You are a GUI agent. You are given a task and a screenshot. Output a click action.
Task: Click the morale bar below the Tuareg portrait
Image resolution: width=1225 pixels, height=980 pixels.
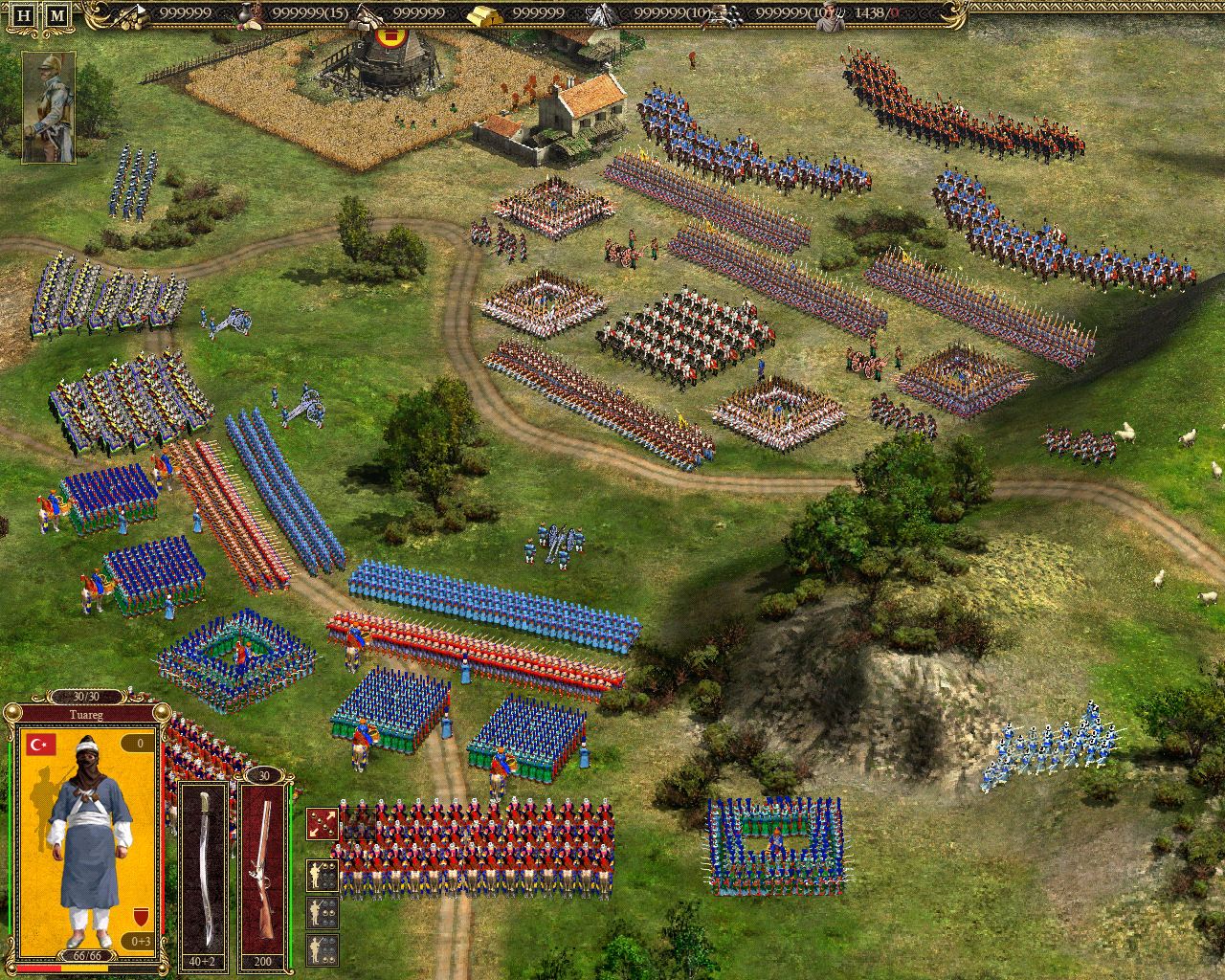84,969
